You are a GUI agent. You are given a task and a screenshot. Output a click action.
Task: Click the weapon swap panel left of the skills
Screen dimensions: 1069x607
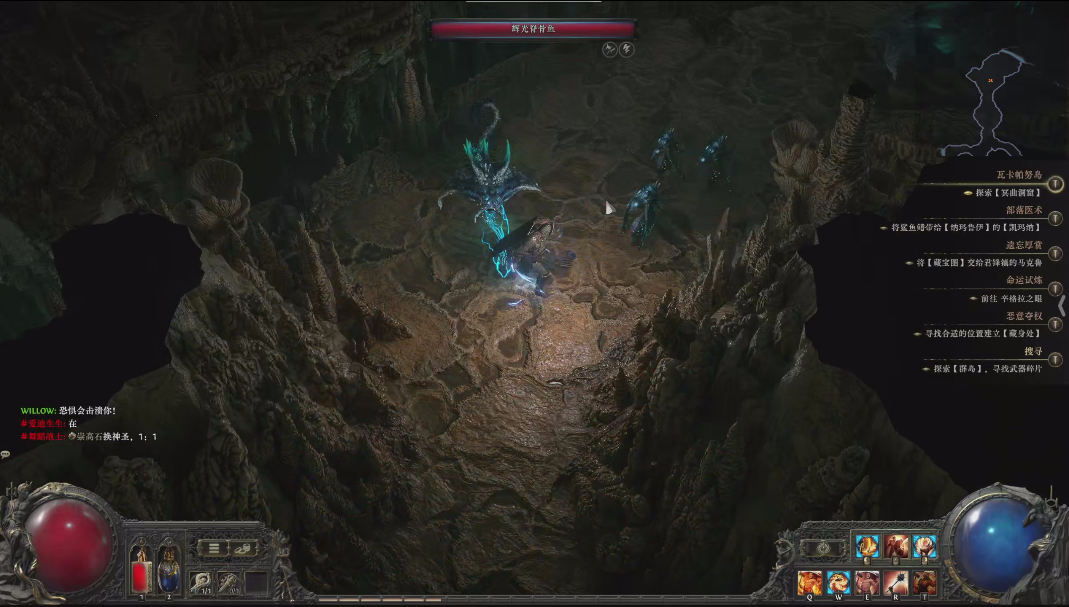823,548
